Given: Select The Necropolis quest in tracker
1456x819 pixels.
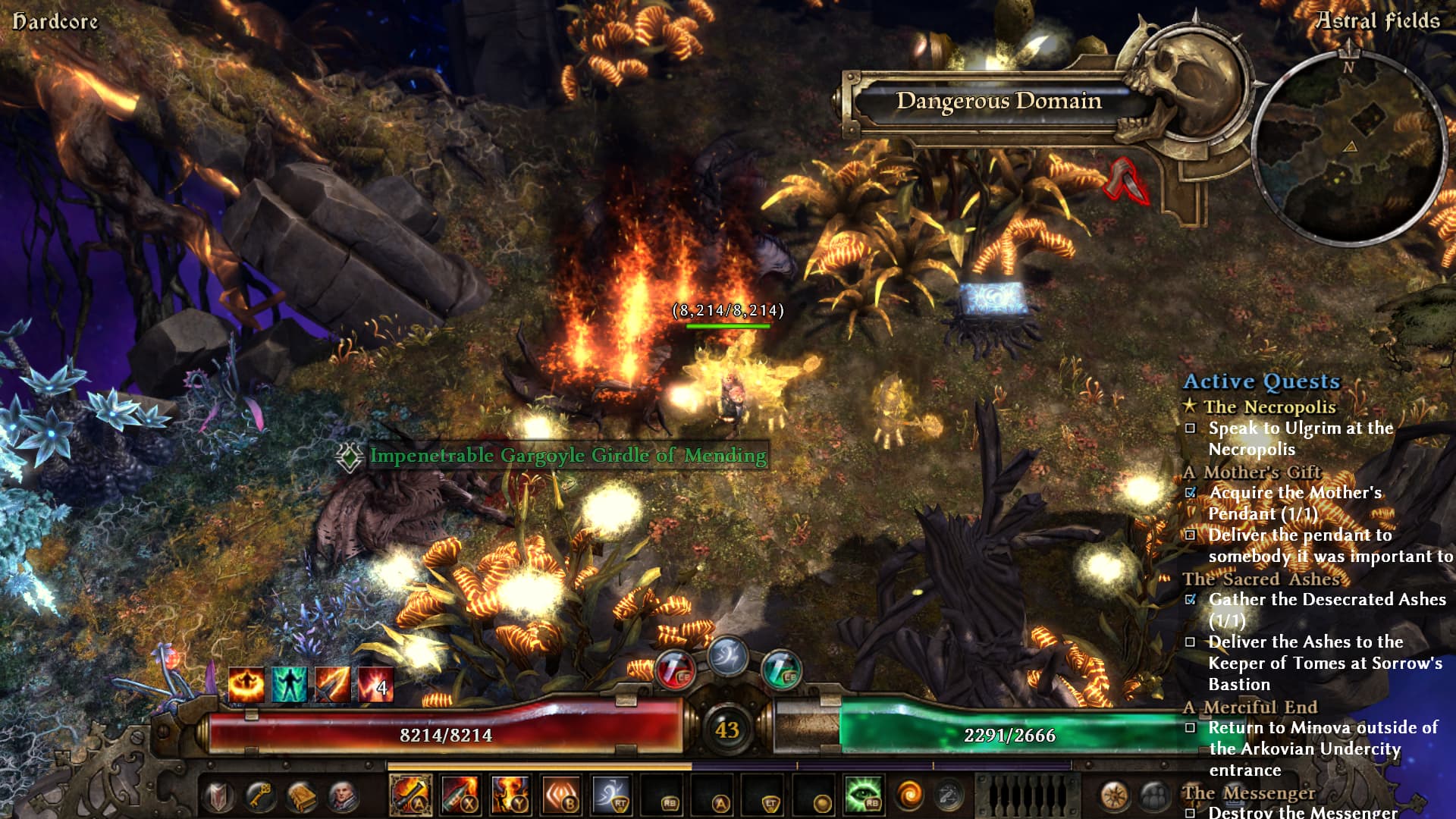Looking at the screenshot, I should 1269,407.
